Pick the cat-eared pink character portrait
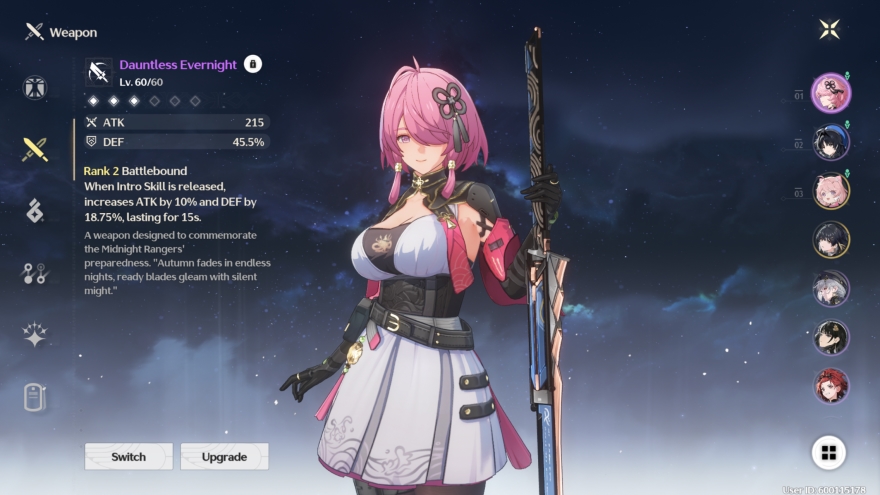This screenshot has width=880, height=495. click(x=831, y=191)
